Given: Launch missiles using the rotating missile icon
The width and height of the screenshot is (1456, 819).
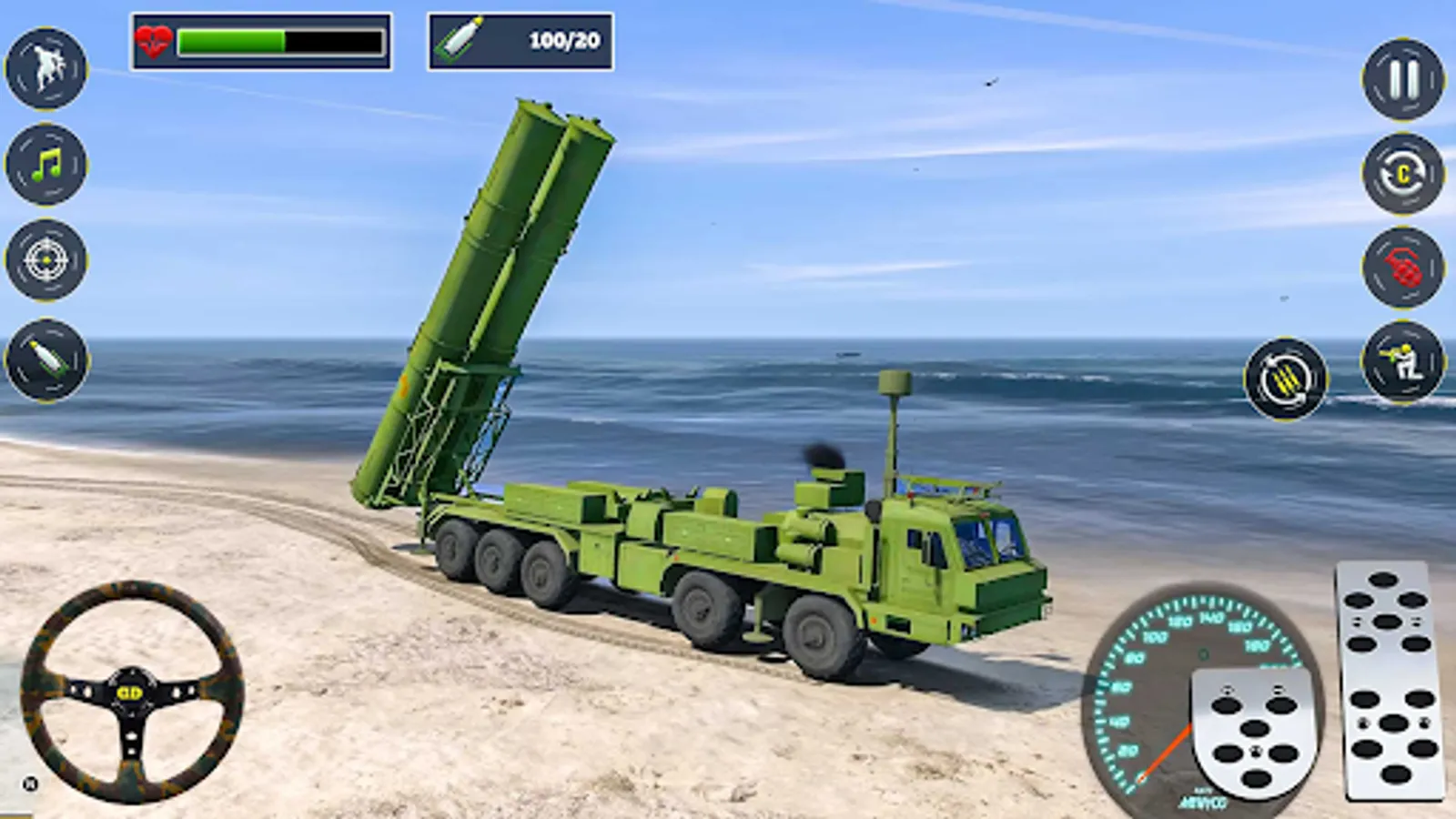Looking at the screenshot, I should click(1283, 382).
